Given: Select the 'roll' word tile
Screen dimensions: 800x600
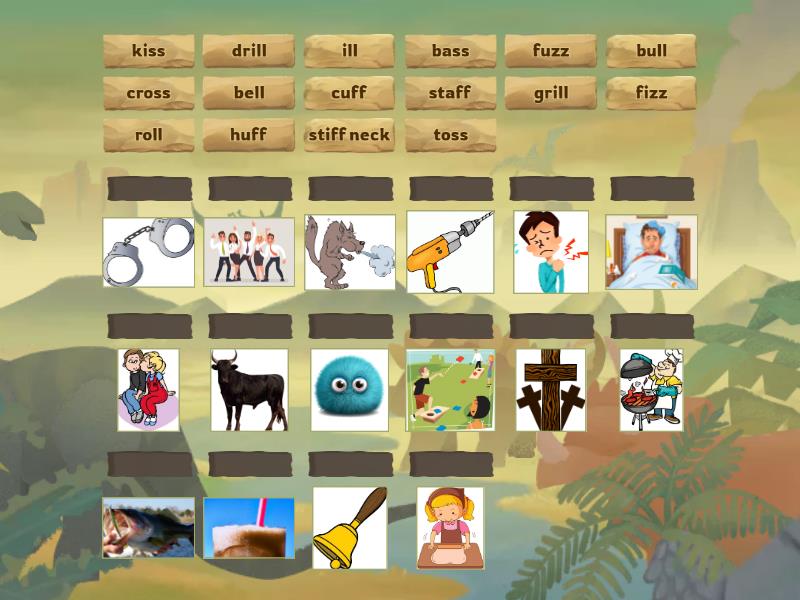Looking at the screenshot, I should coord(149,135).
